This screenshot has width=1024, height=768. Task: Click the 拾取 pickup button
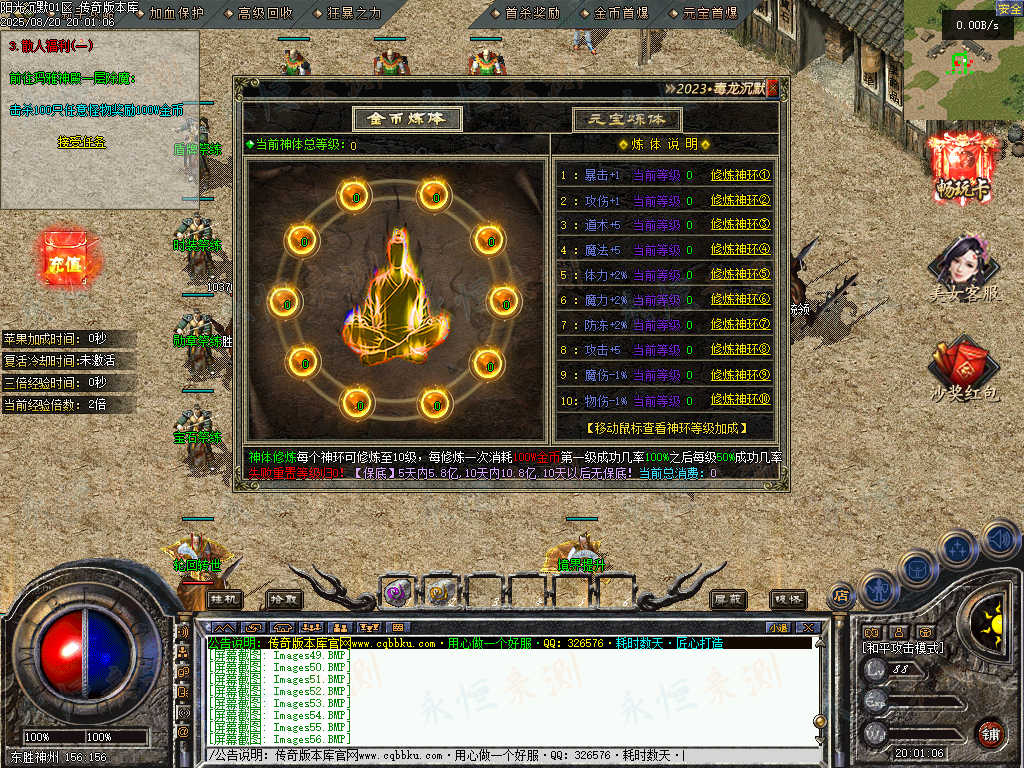click(285, 598)
